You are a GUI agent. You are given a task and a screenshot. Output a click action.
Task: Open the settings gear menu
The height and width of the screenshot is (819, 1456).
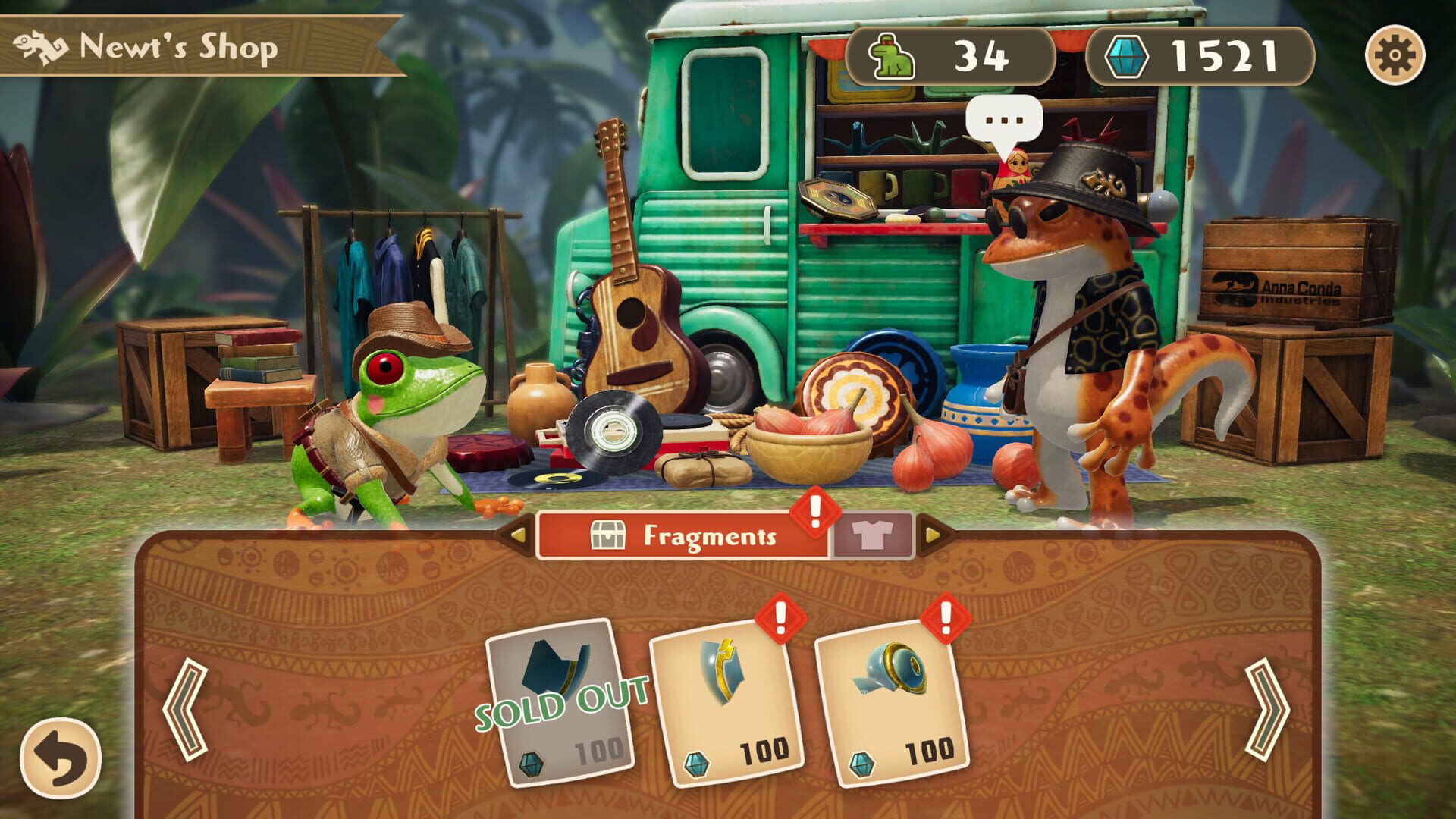1400,55
